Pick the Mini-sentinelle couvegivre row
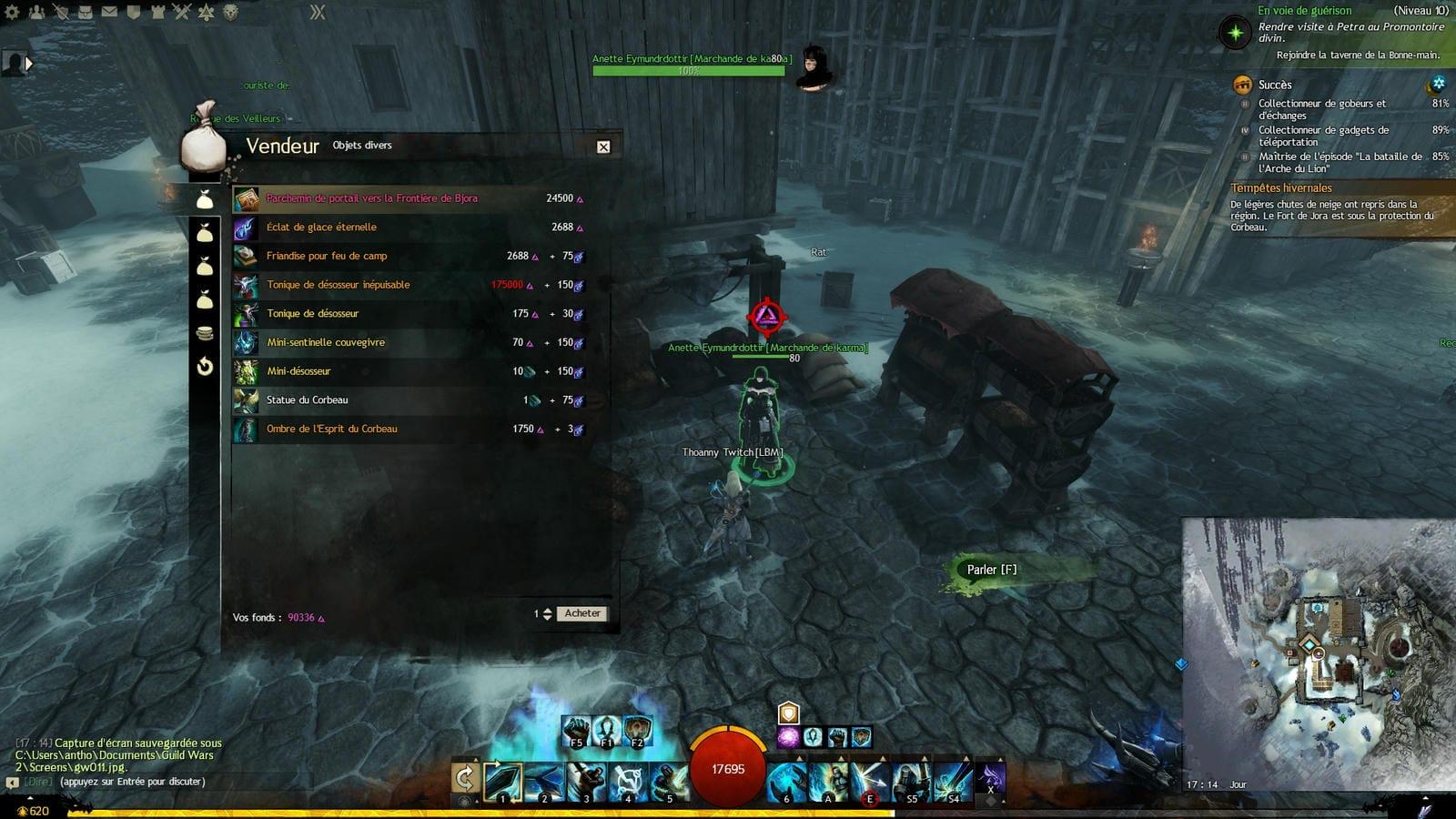 326,343
